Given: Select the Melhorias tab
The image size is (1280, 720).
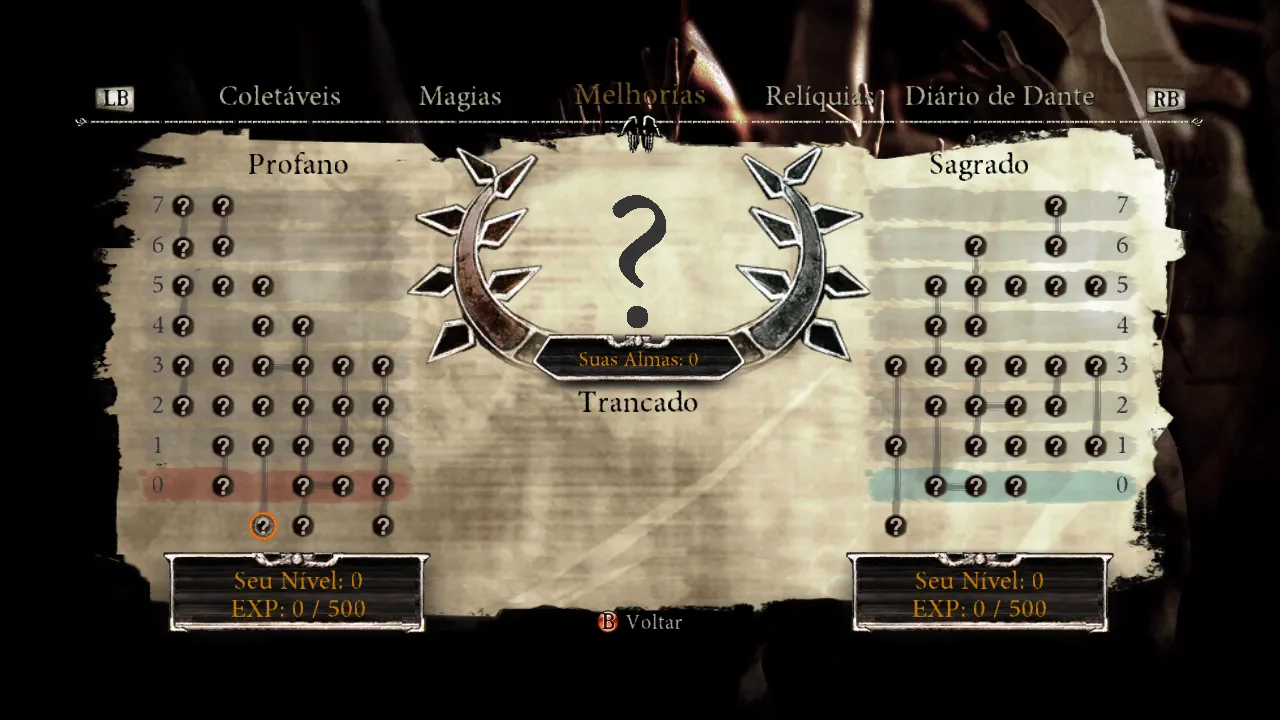Looking at the screenshot, I should (640, 96).
